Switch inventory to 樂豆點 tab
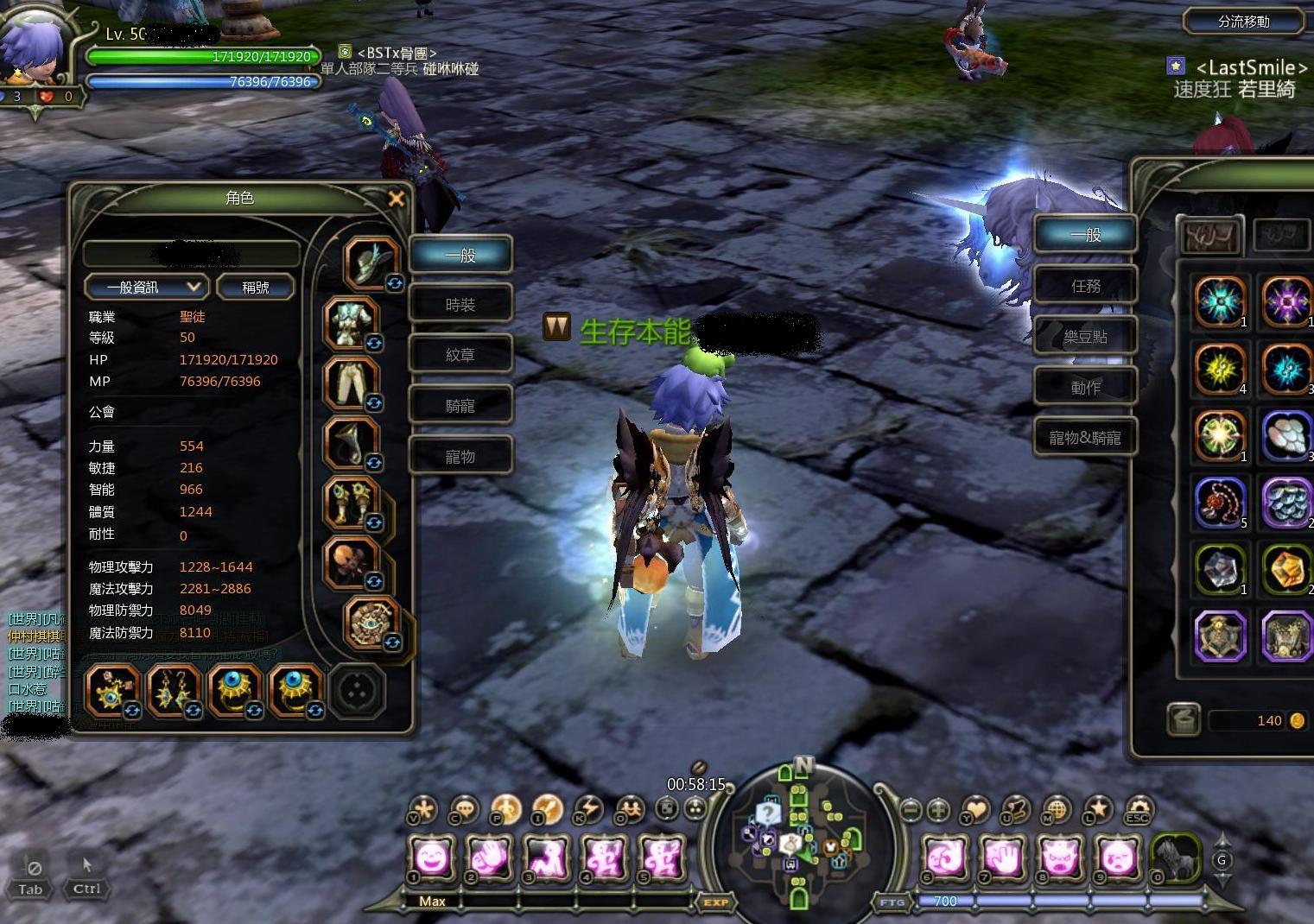Viewport: 1314px width, 924px height. [x=1085, y=337]
